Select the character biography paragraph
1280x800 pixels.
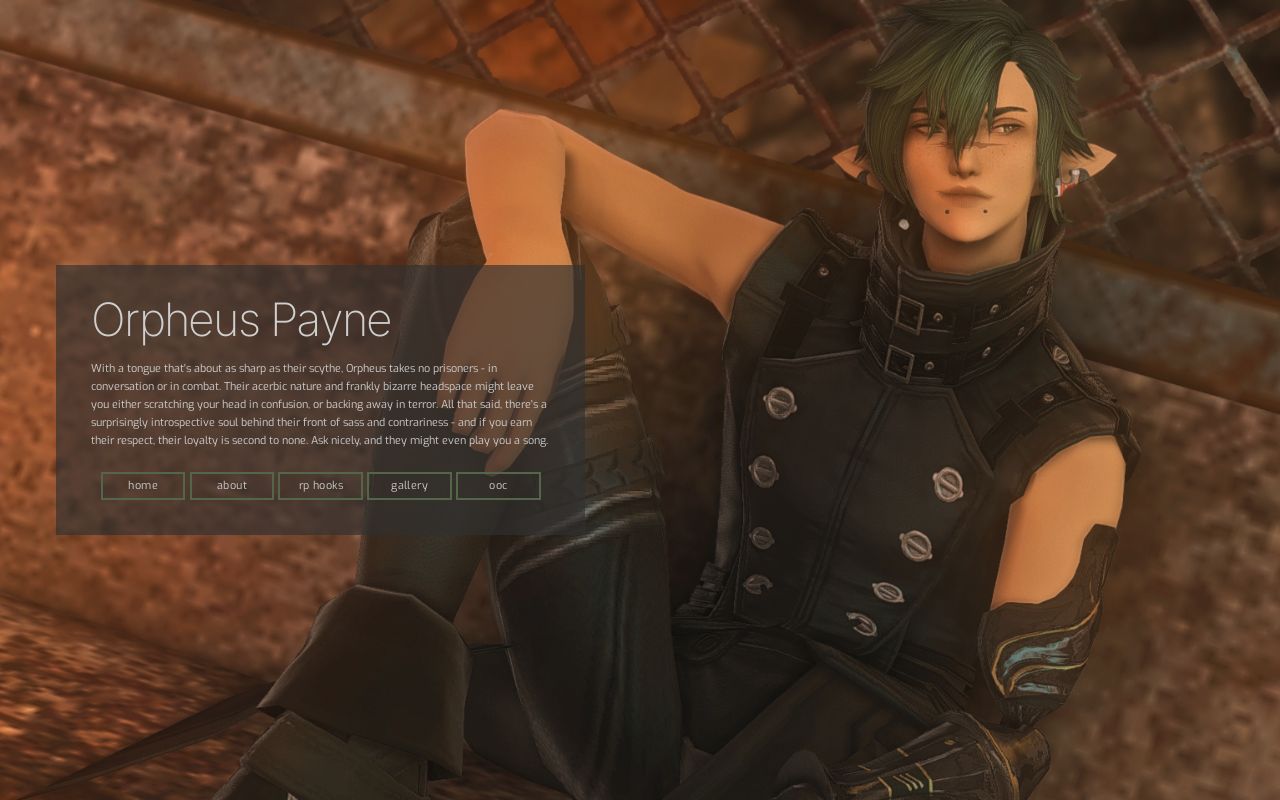(x=318, y=403)
